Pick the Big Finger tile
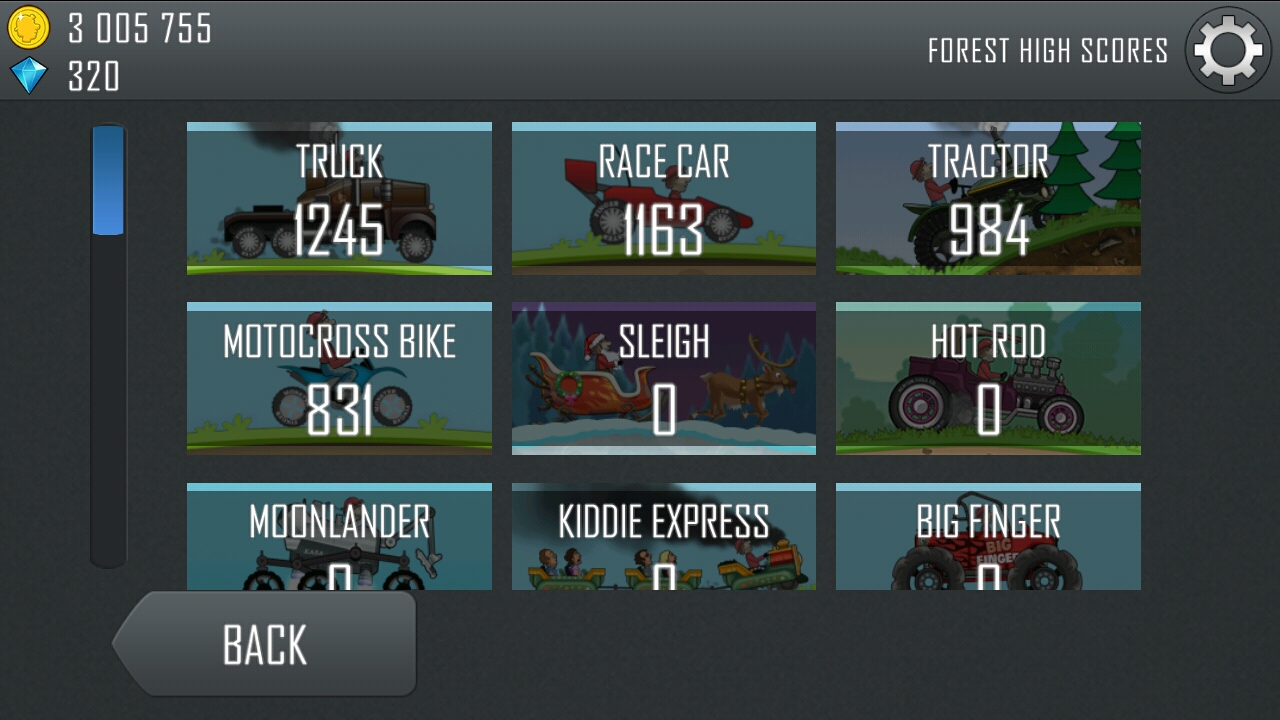 coord(988,537)
